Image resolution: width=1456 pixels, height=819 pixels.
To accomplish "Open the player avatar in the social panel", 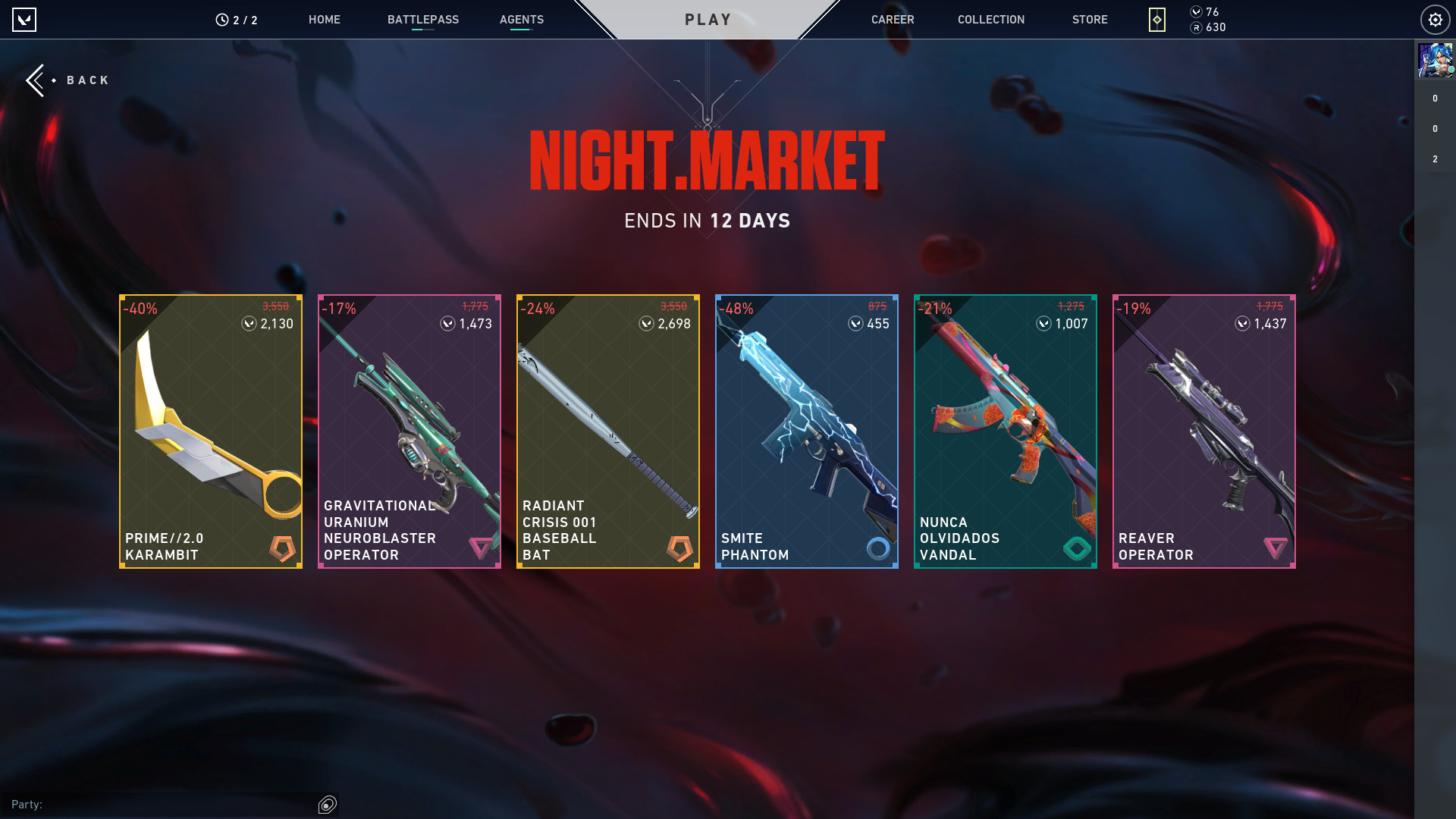I will tap(1435, 61).
